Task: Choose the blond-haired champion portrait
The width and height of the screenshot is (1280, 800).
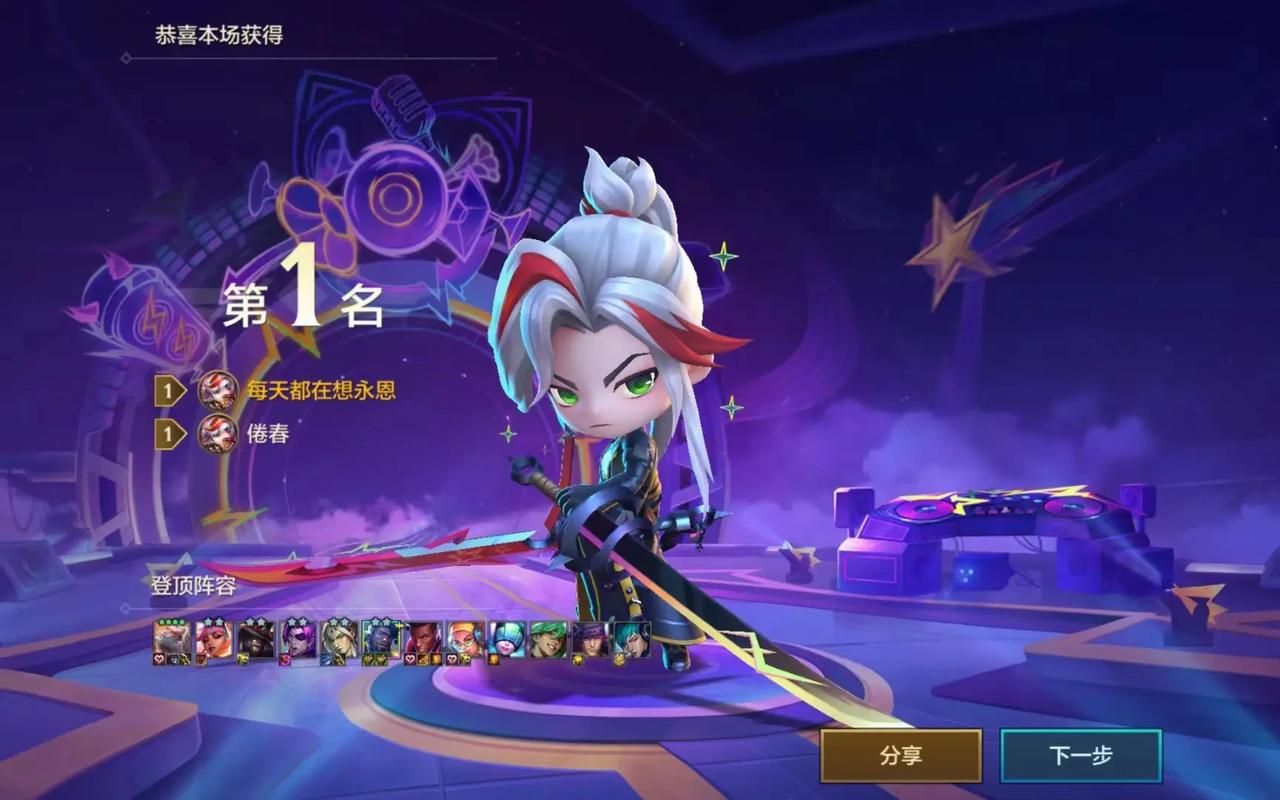Action: 339,639
